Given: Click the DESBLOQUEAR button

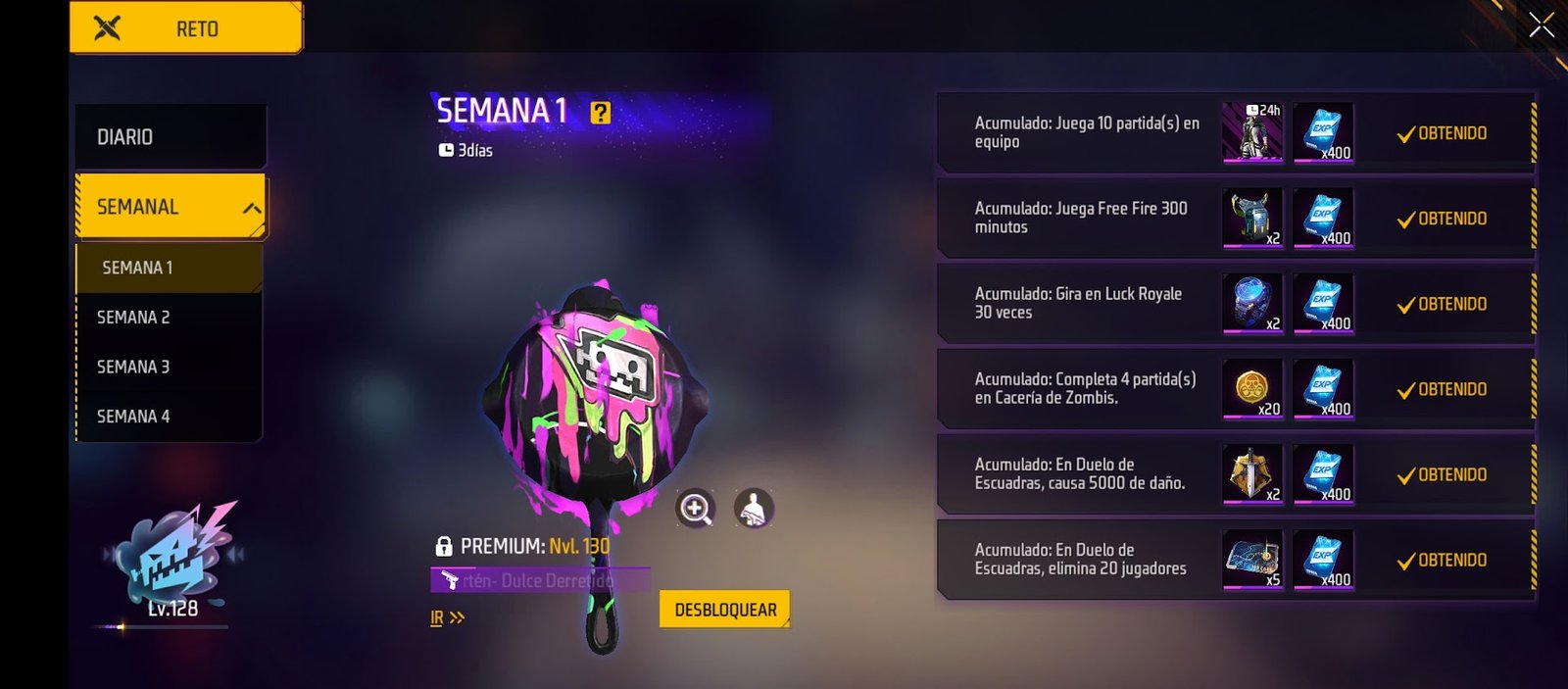Looking at the screenshot, I should pyautogui.click(x=724, y=610).
